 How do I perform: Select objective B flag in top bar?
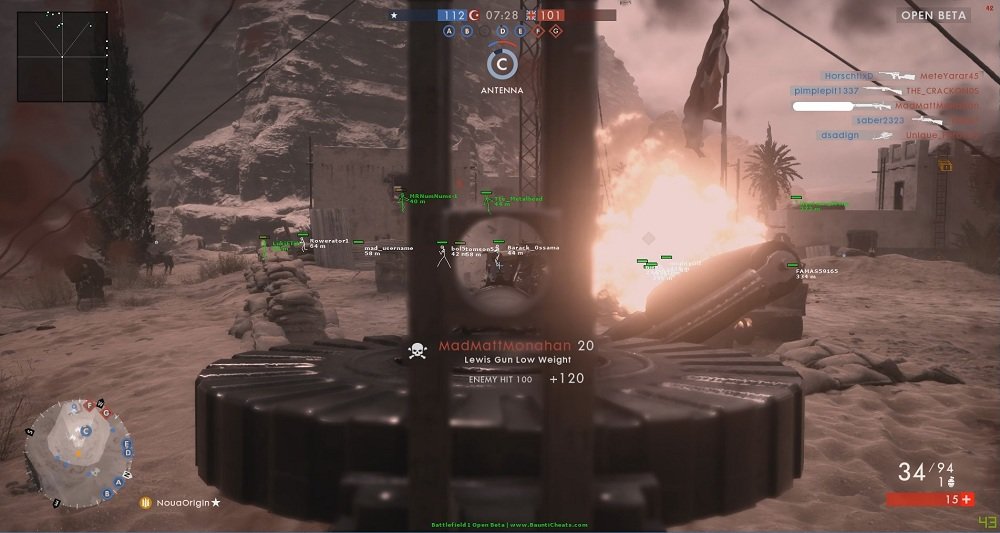(x=467, y=31)
